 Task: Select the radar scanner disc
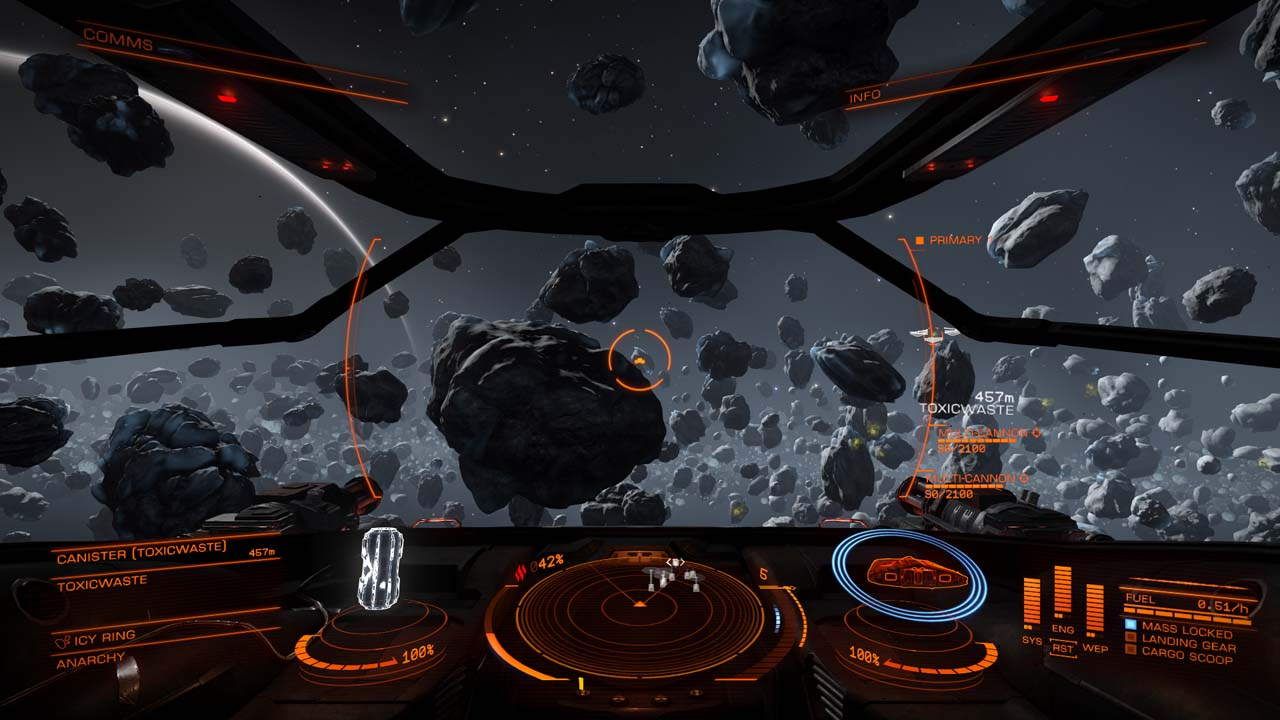point(640,605)
